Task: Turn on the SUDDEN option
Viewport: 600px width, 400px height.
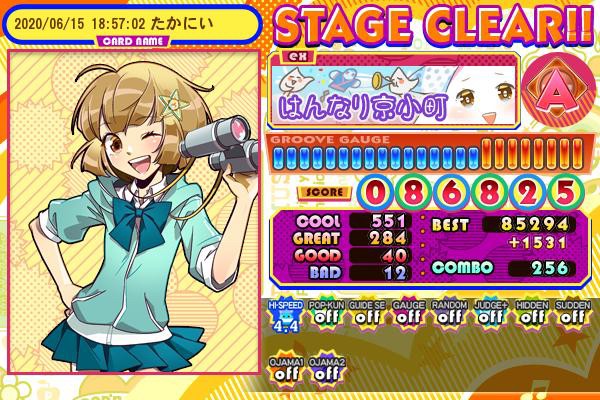Action: point(570,314)
